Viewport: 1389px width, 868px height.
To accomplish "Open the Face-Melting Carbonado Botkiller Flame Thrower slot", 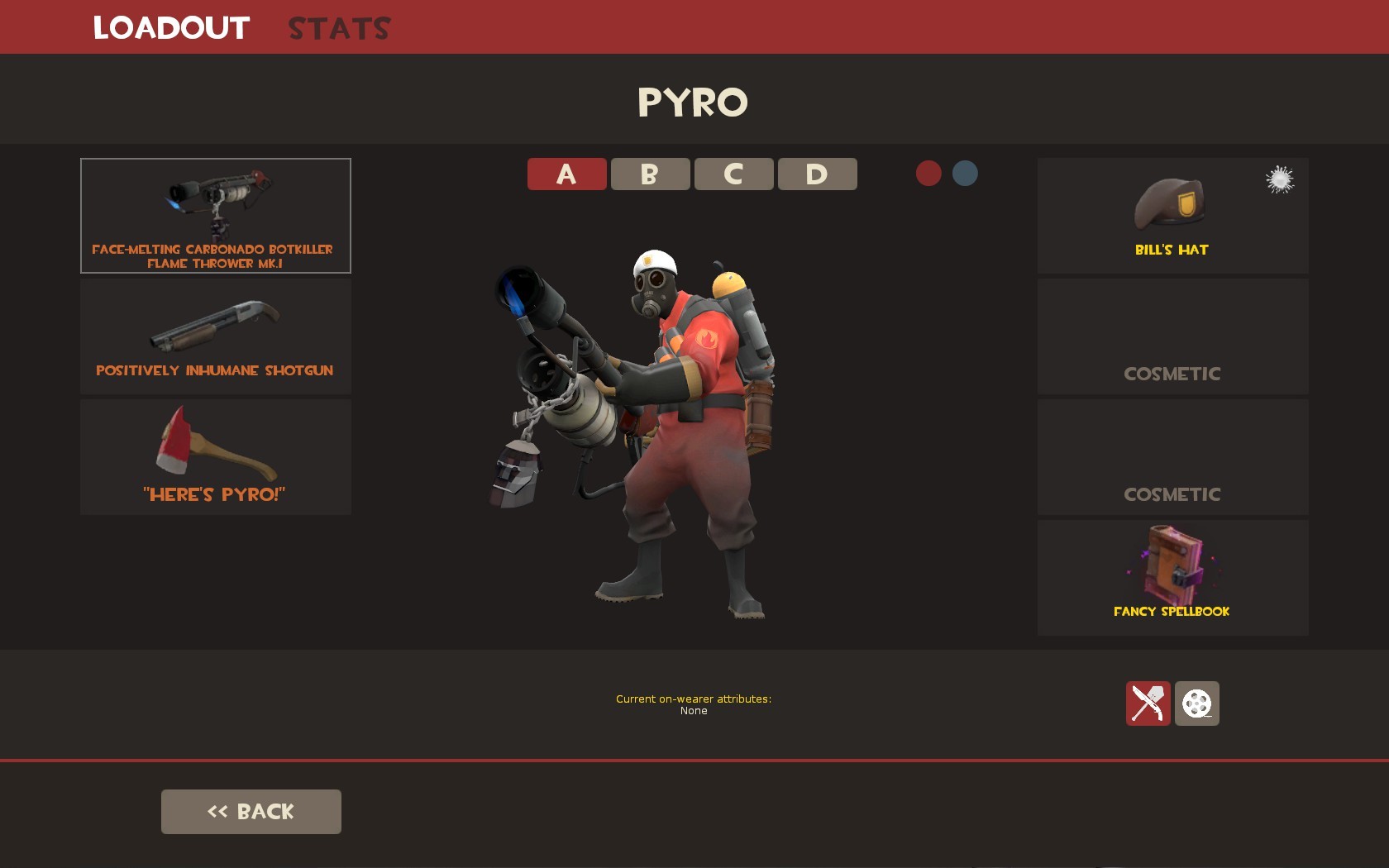I will pyautogui.click(x=215, y=215).
